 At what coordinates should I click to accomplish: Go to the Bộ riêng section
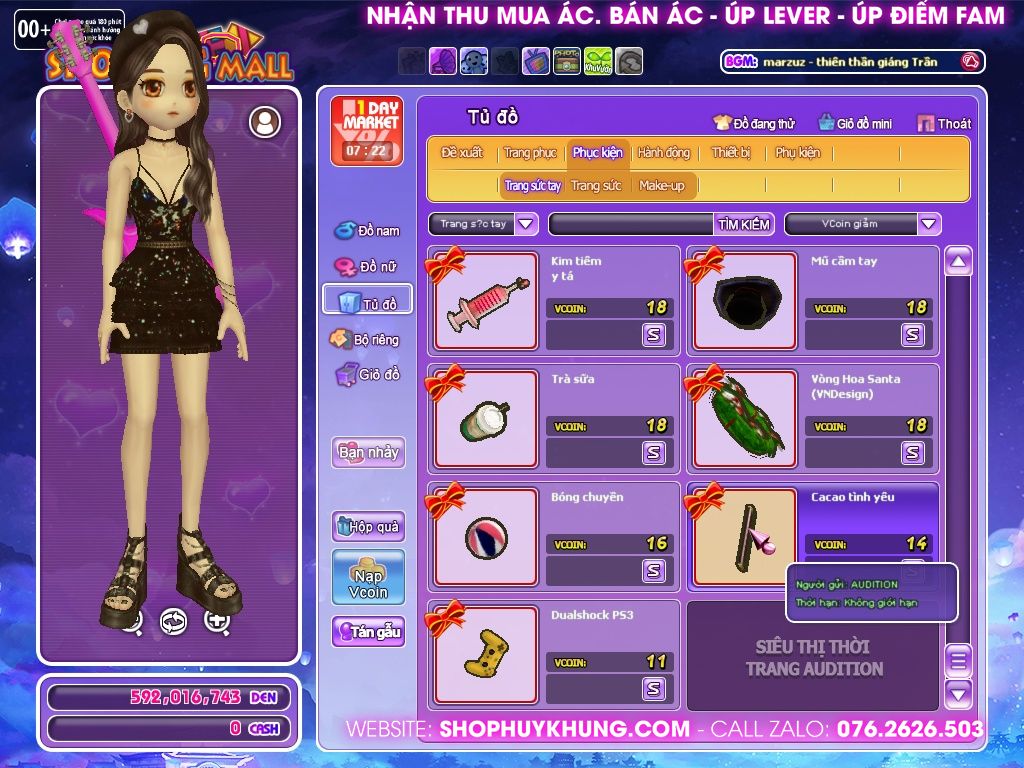365,339
